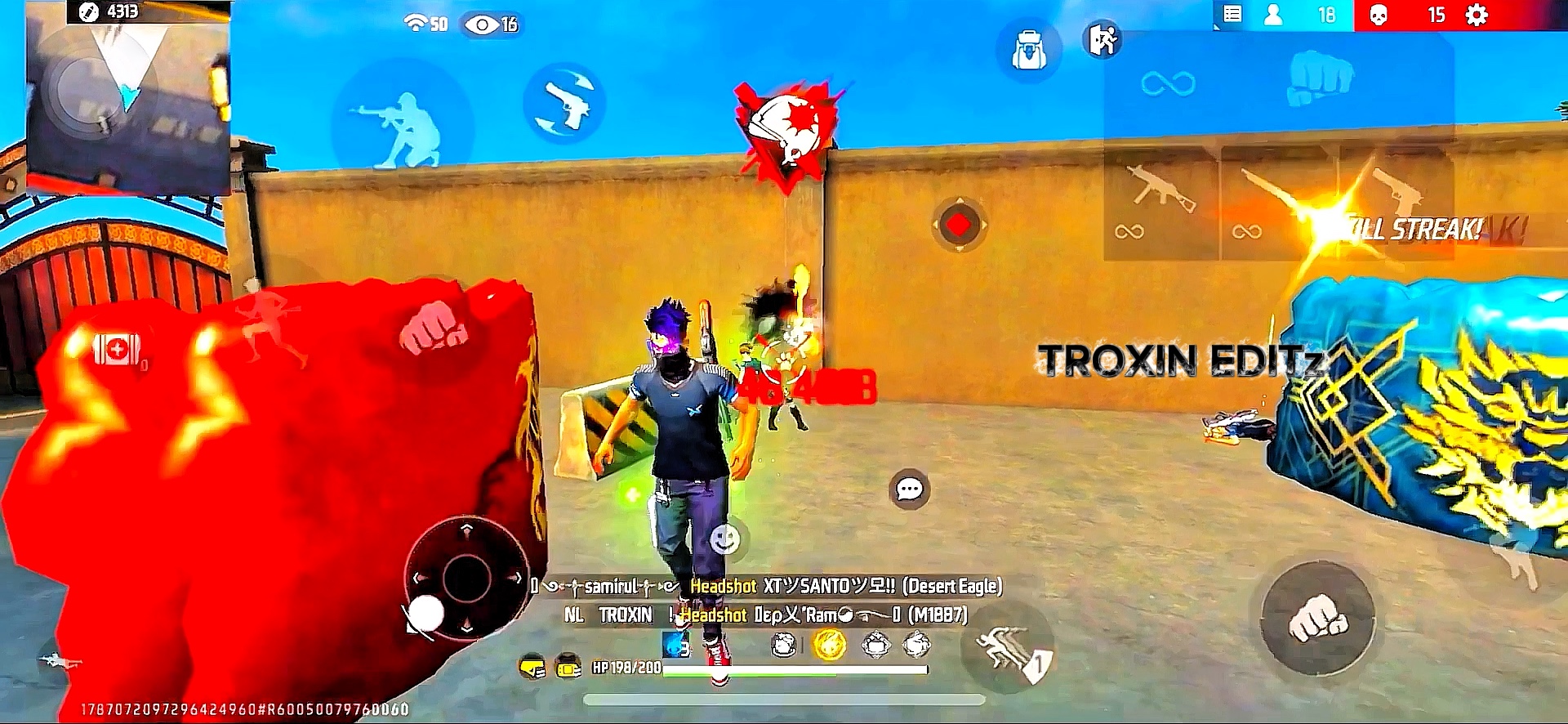This screenshot has height=724, width=1568.
Task: Tap the pistol swap button
Action: (x=564, y=103)
